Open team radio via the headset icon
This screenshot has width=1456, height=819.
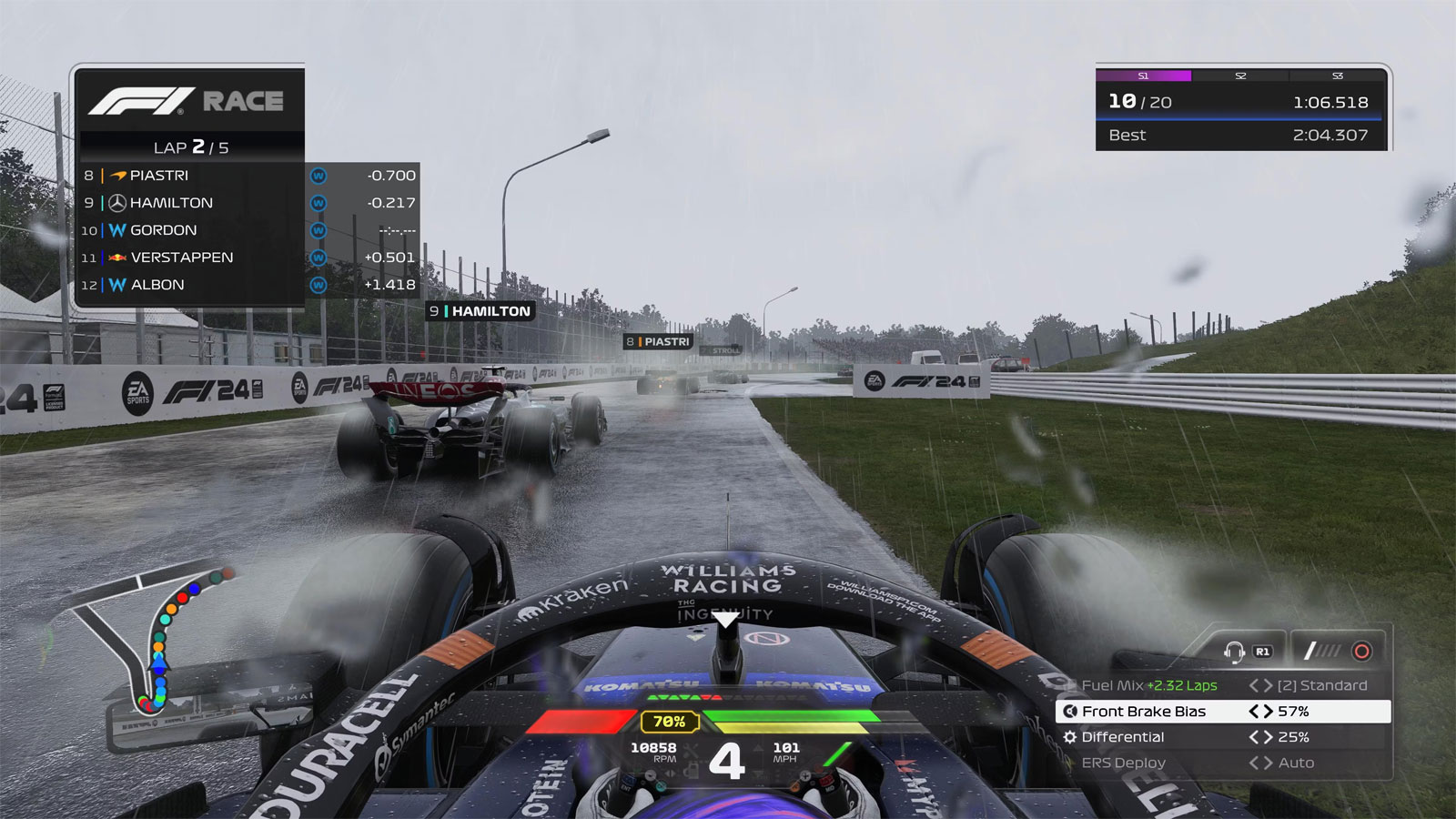1235,652
